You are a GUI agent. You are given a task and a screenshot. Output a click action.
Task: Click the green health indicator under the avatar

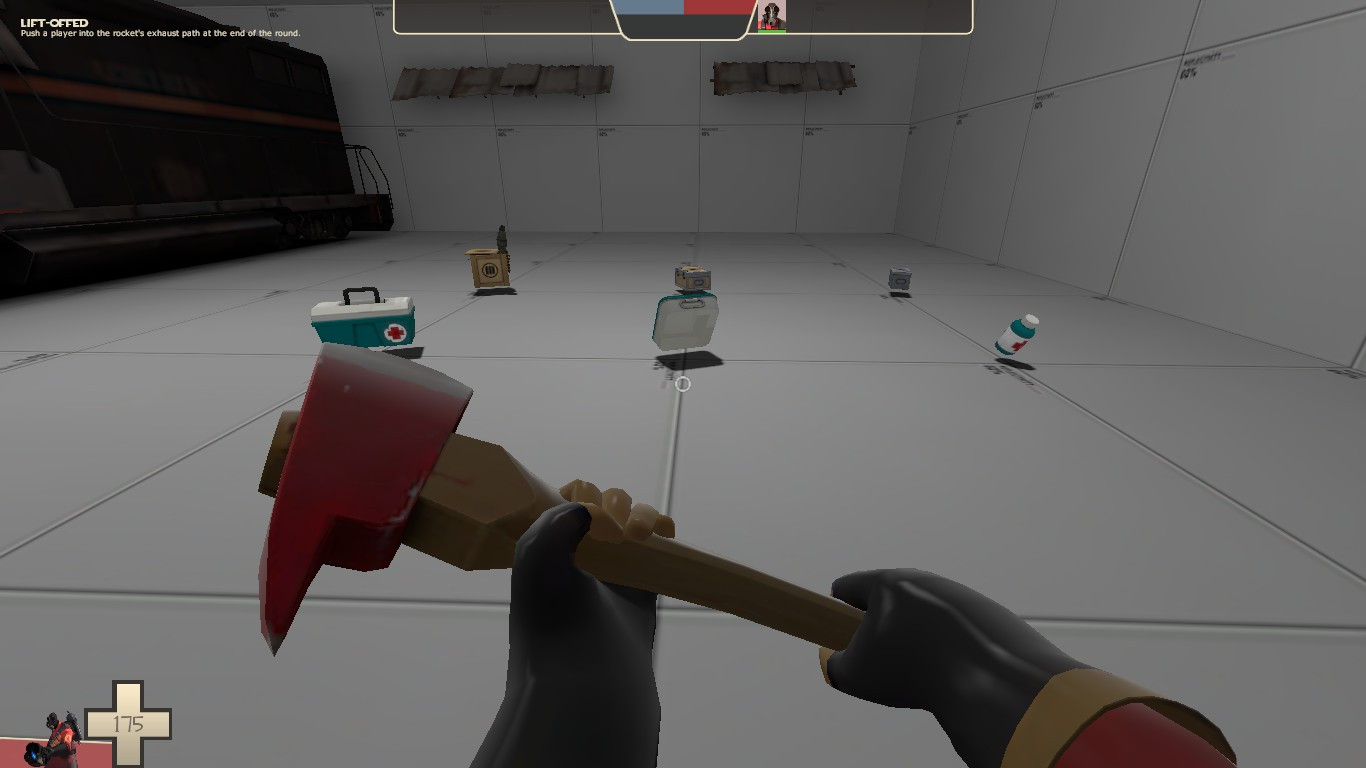pos(771,29)
